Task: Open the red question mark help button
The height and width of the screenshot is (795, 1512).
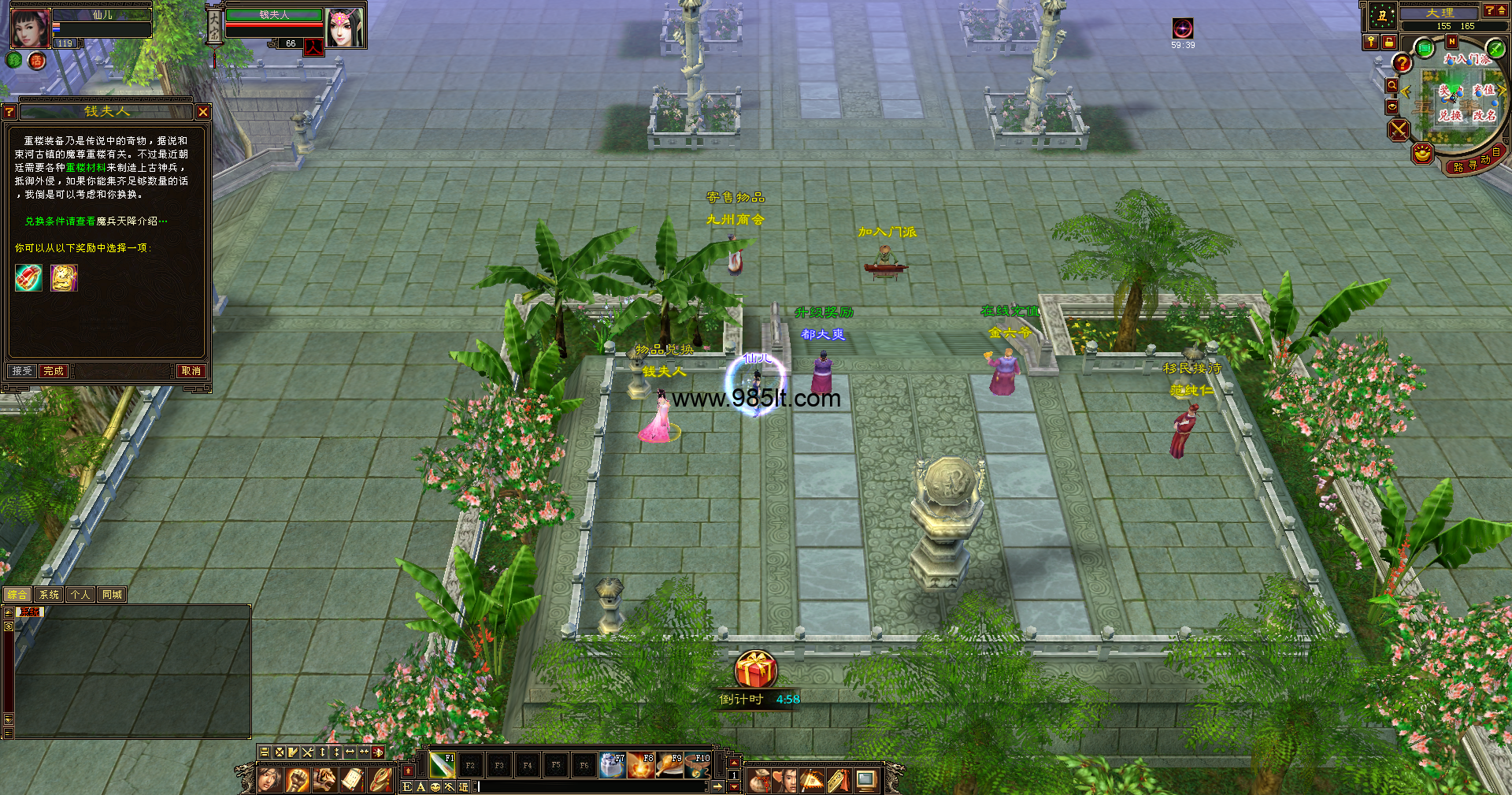Action: [1402, 62]
